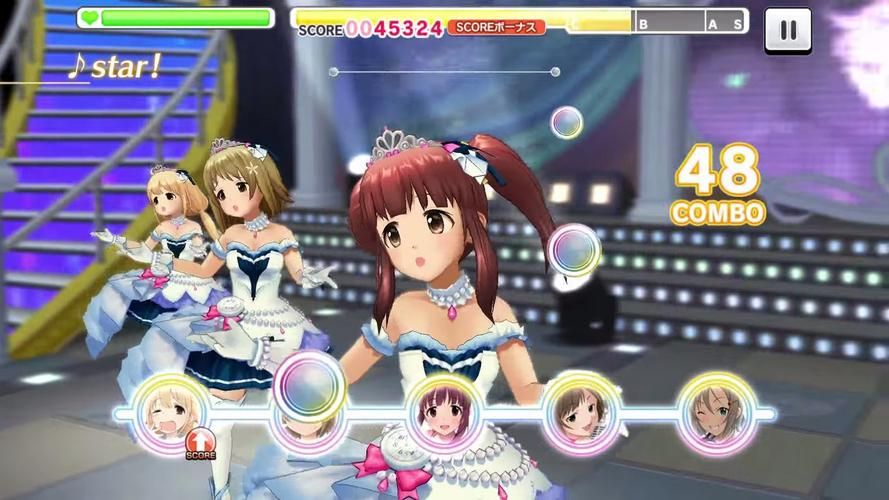Pause the live with the pause button

coord(788,30)
